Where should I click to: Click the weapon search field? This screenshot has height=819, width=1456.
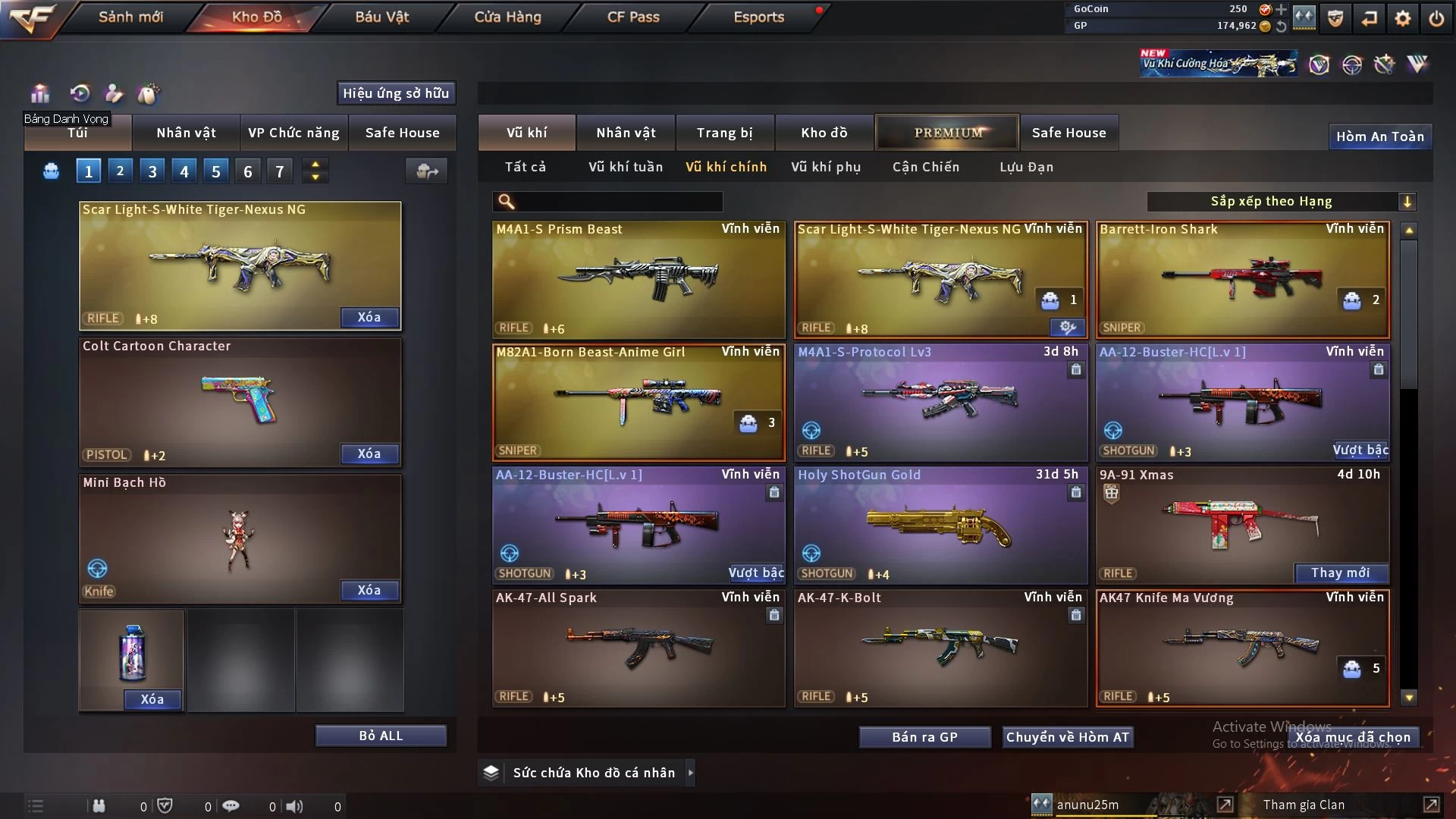pos(618,202)
